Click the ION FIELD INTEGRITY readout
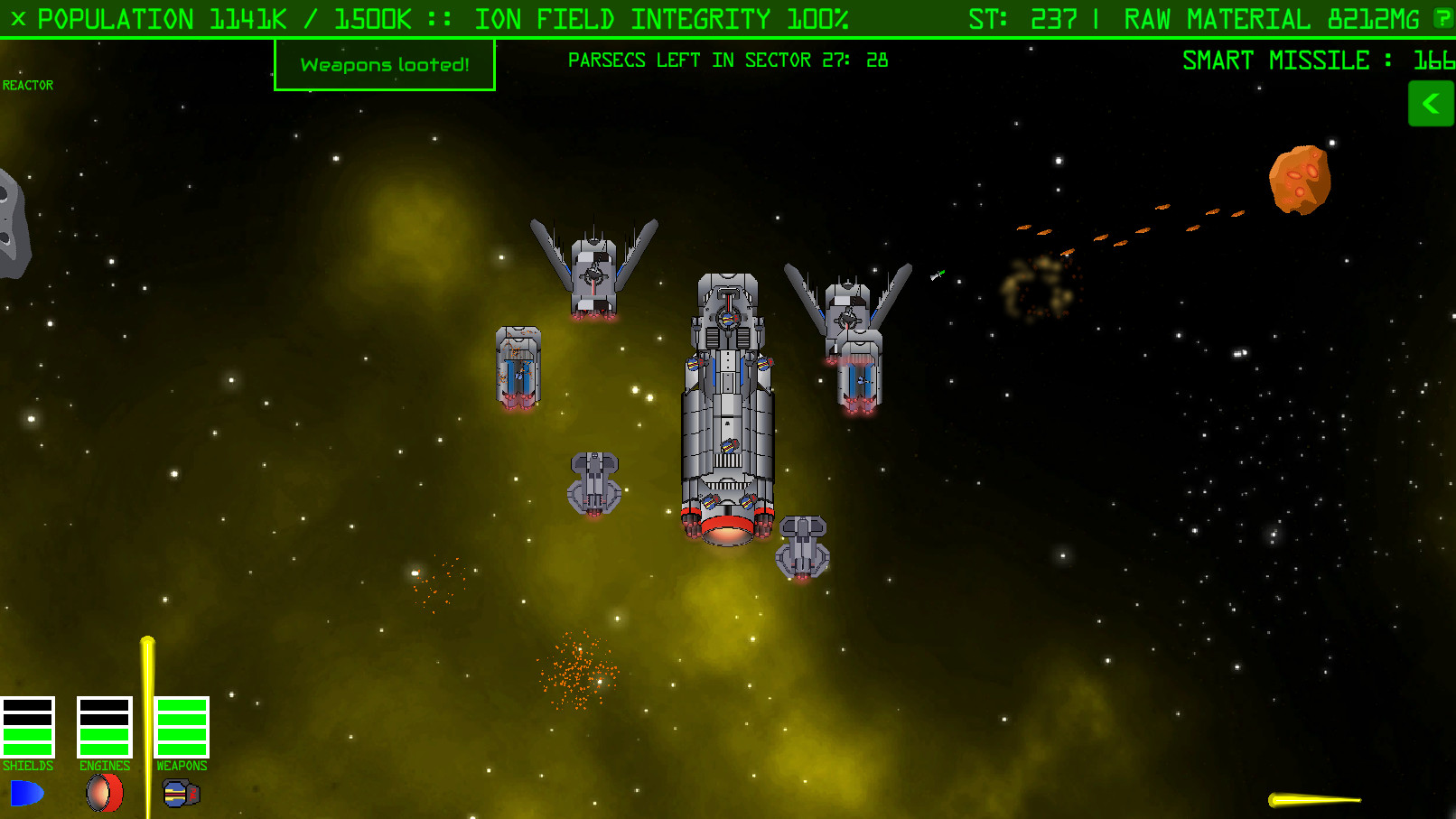Screen dimensions: 1456x819 [x=664, y=18]
